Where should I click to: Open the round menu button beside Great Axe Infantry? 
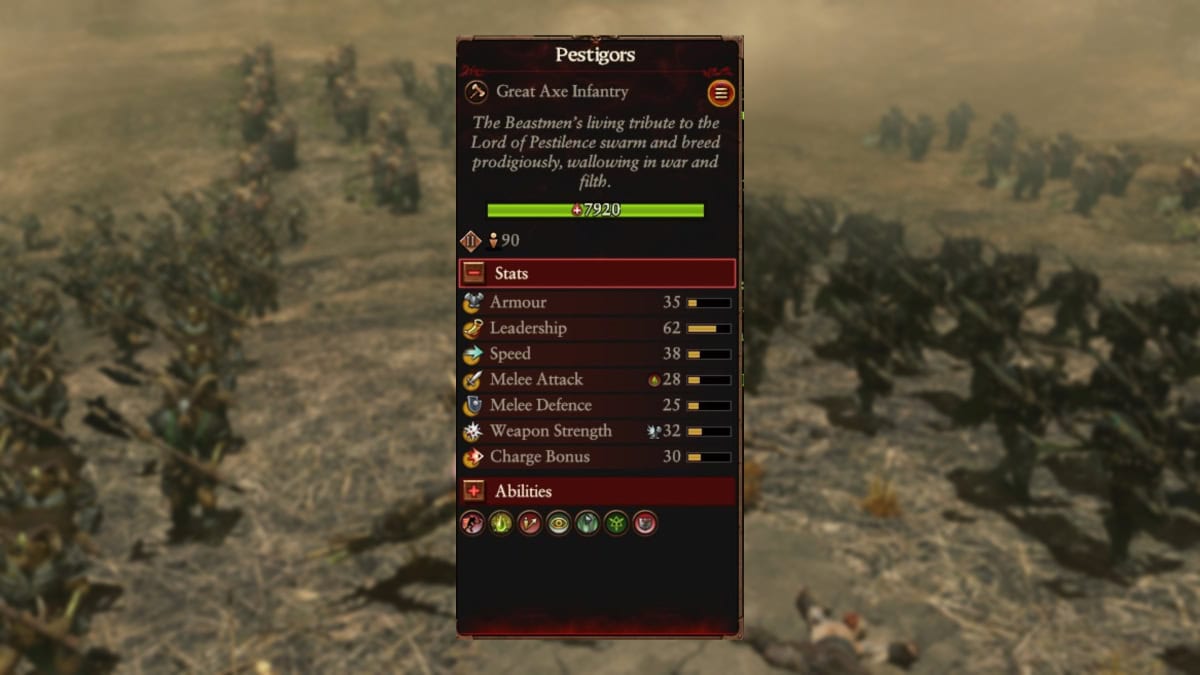(x=720, y=94)
